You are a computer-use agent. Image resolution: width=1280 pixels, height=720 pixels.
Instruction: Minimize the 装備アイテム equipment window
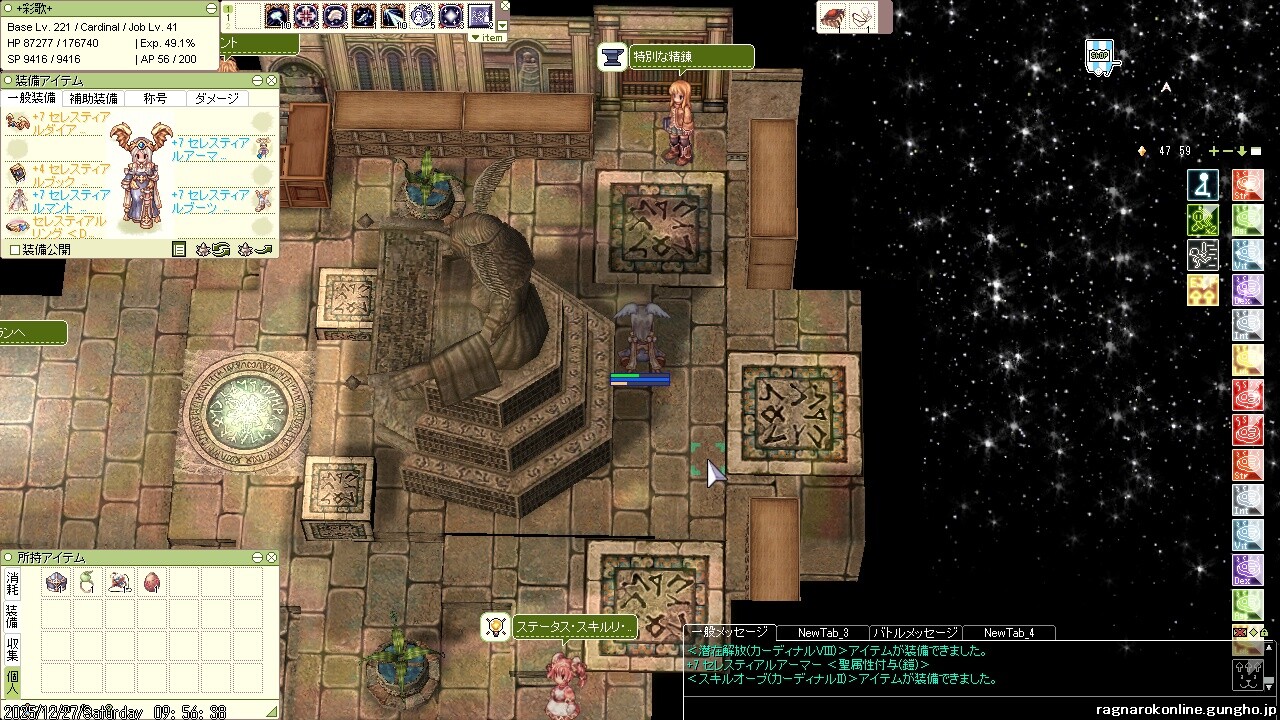click(x=258, y=80)
